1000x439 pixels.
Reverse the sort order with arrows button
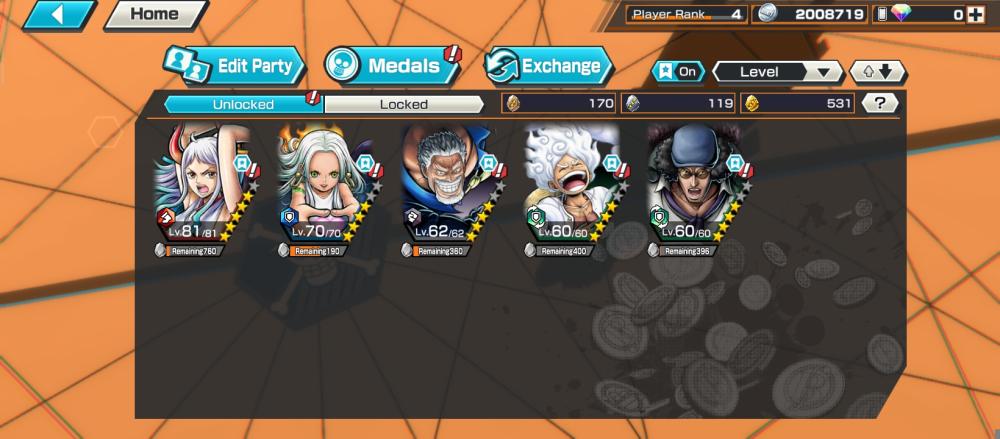click(x=877, y=72)
